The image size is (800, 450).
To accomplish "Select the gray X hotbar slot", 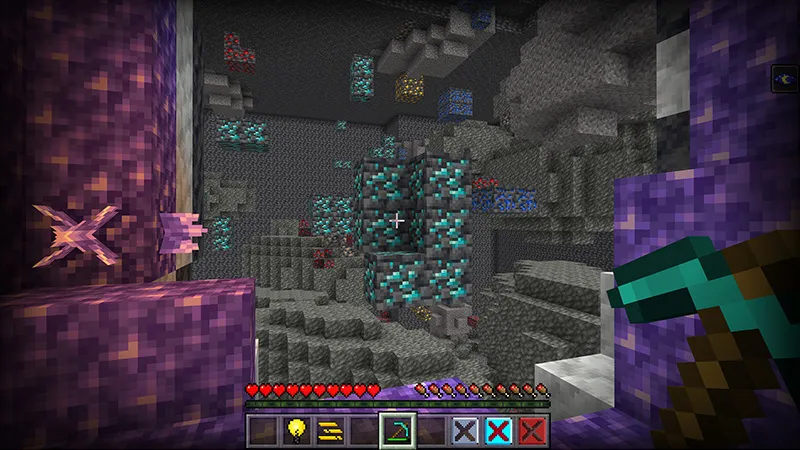I will point(464,430).
